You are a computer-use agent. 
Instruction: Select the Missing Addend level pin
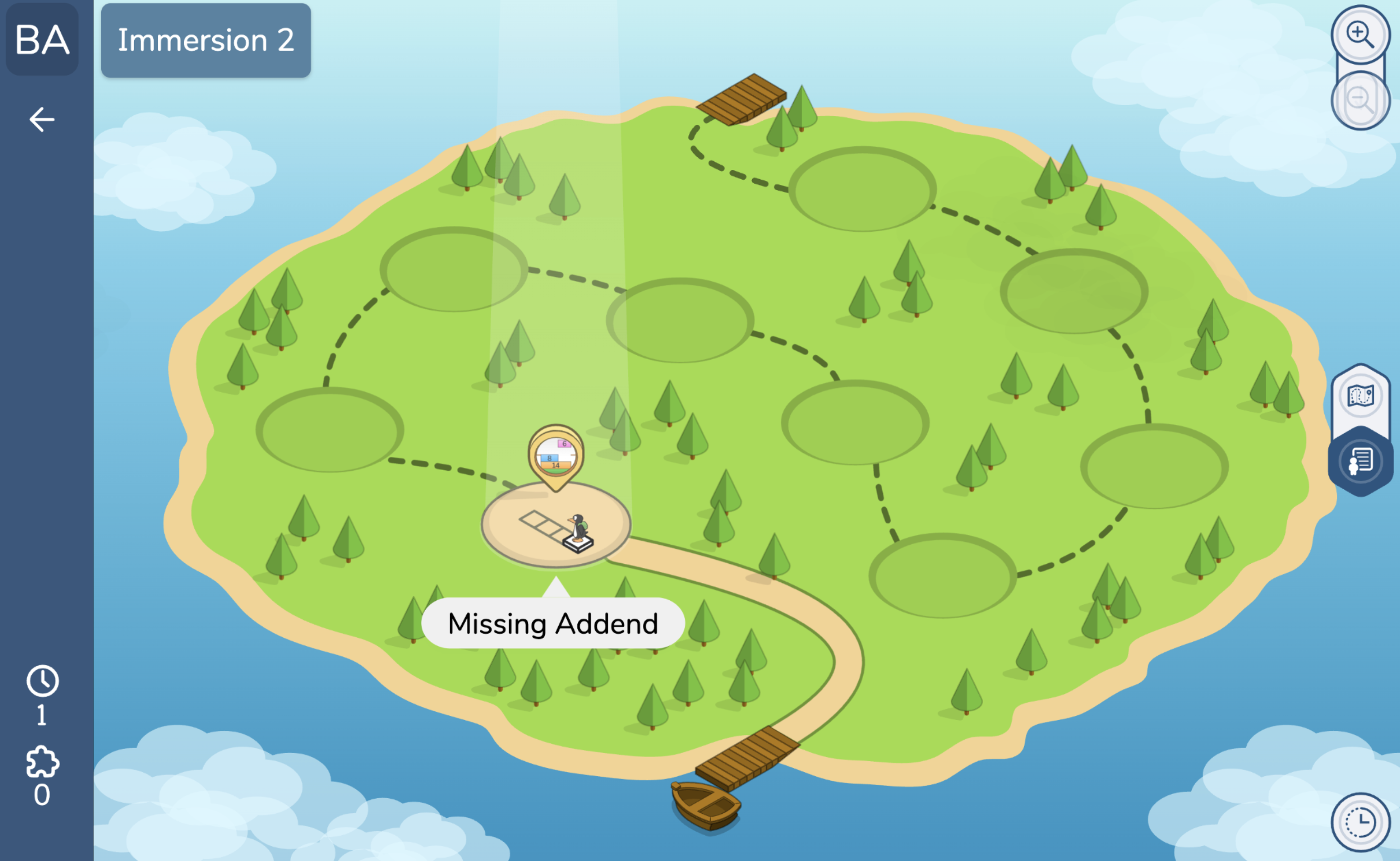tap(556, 455)
